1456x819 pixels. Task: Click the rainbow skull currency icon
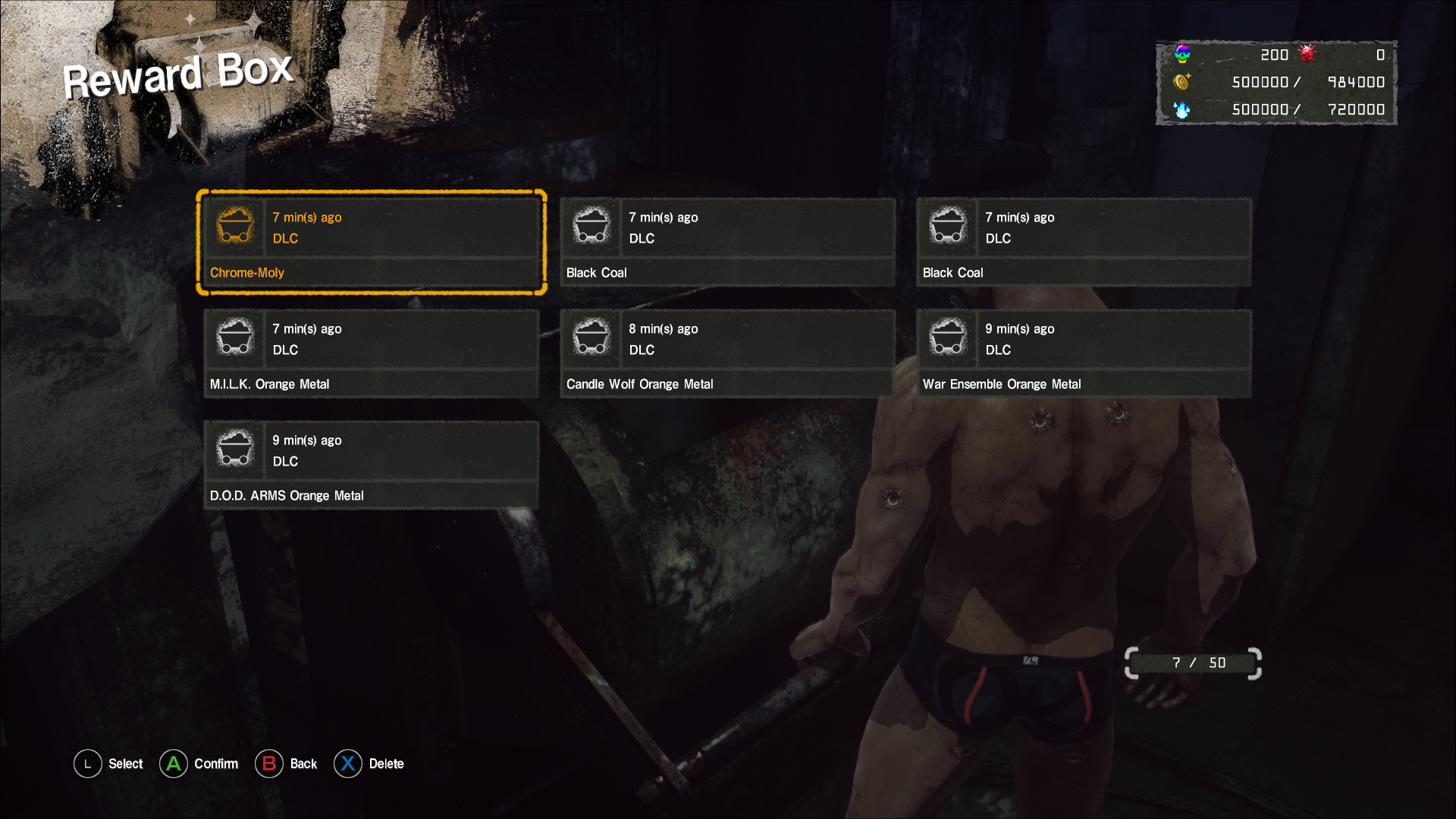[x=1181, y=54]
